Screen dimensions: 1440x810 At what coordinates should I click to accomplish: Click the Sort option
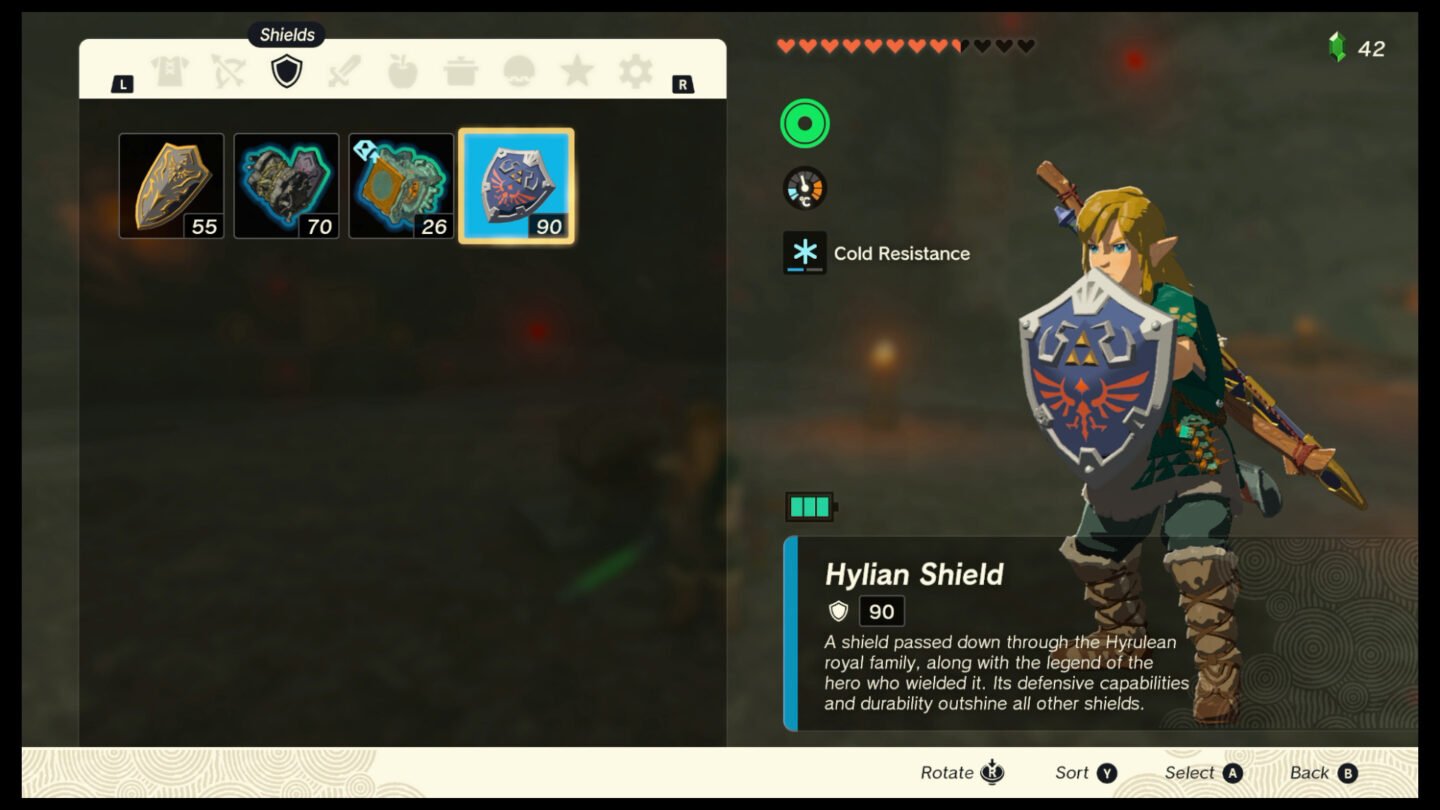1084,772
